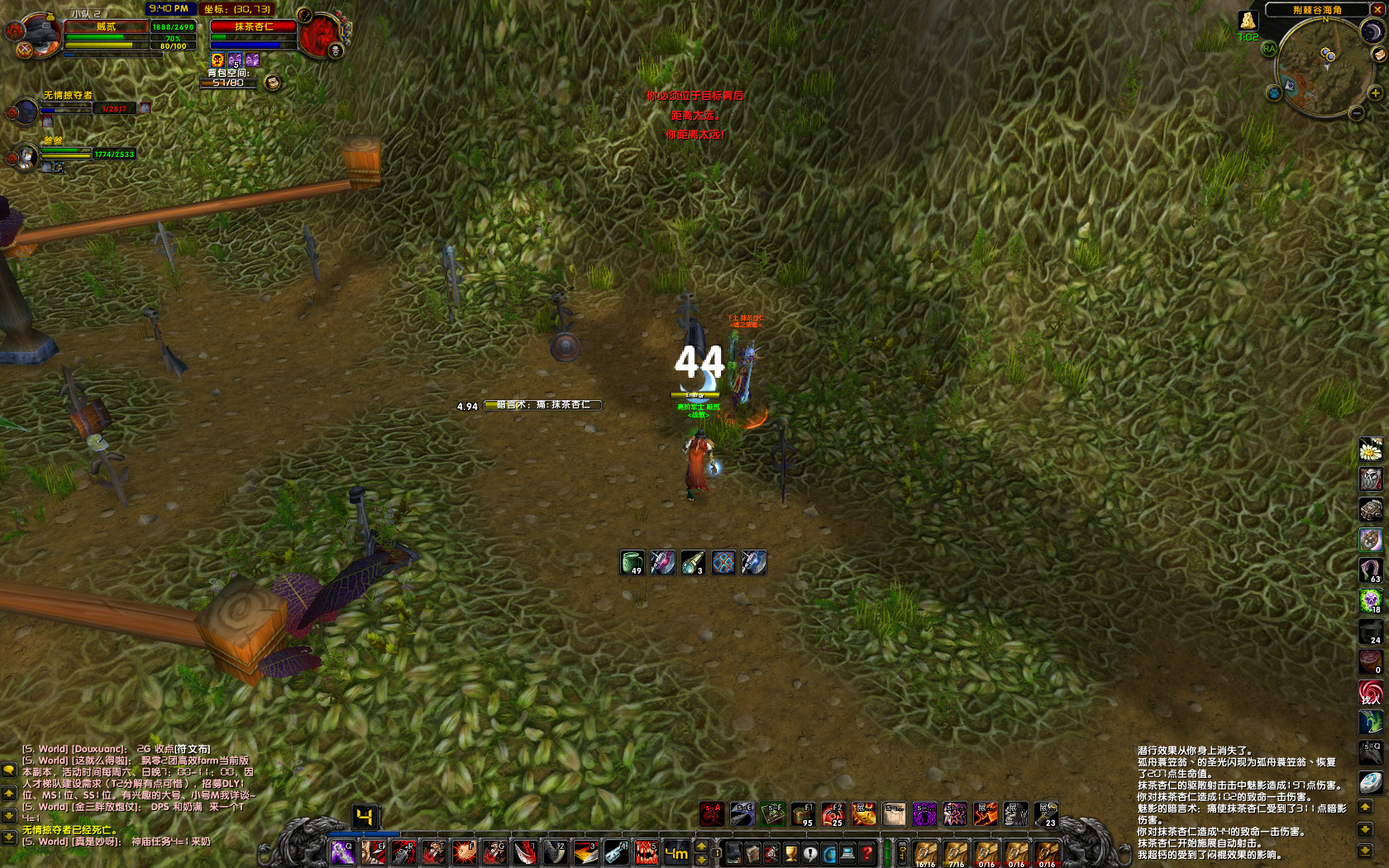This screenshot has height=868, width=1389.
Task: Click the green RA minimap button
Action: pos(1268,49)
